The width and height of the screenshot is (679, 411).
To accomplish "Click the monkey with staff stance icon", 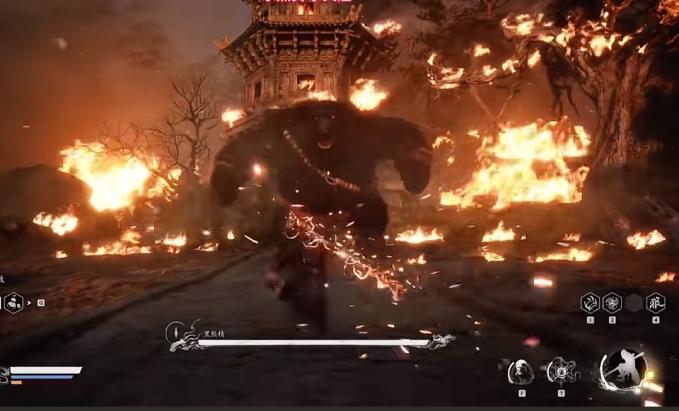I will pyautogui.click(x=622, y=370).
